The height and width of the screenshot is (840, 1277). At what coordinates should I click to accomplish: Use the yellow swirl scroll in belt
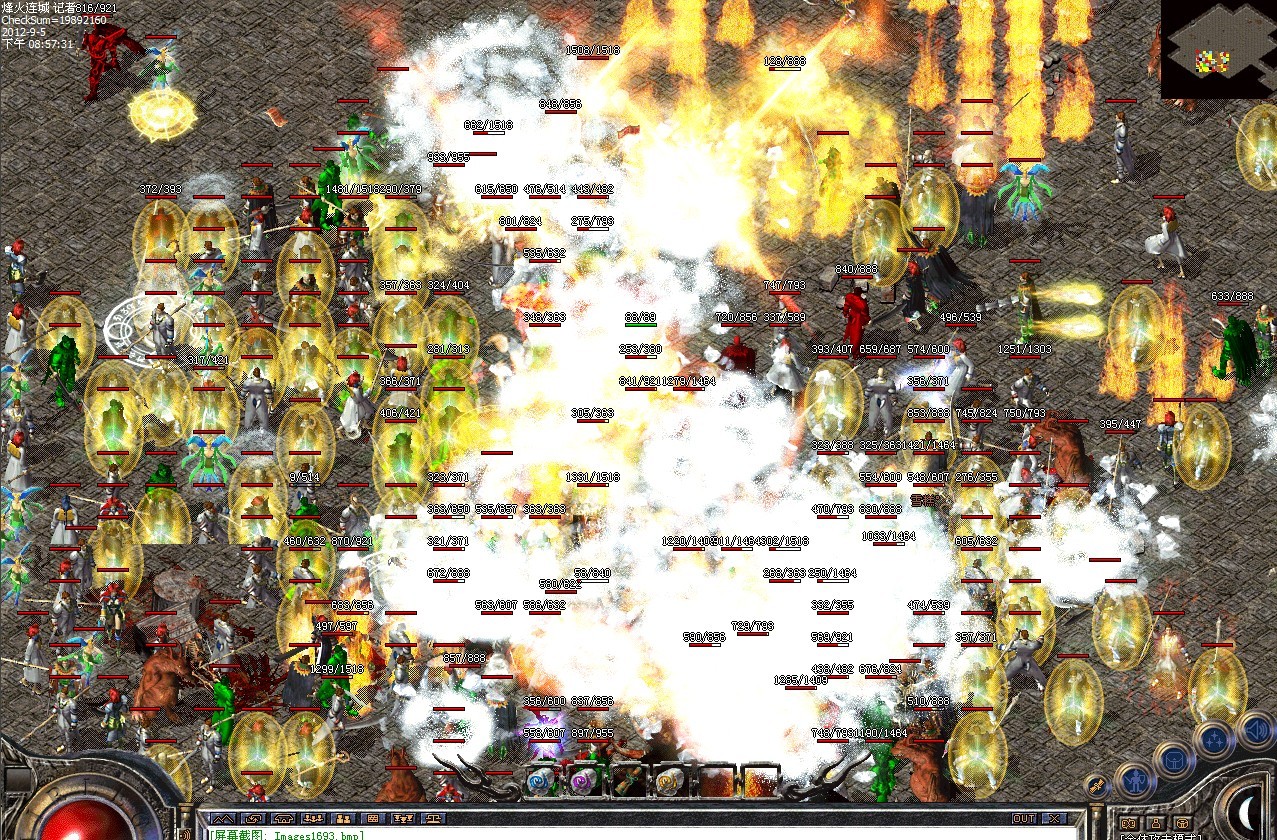670,781
